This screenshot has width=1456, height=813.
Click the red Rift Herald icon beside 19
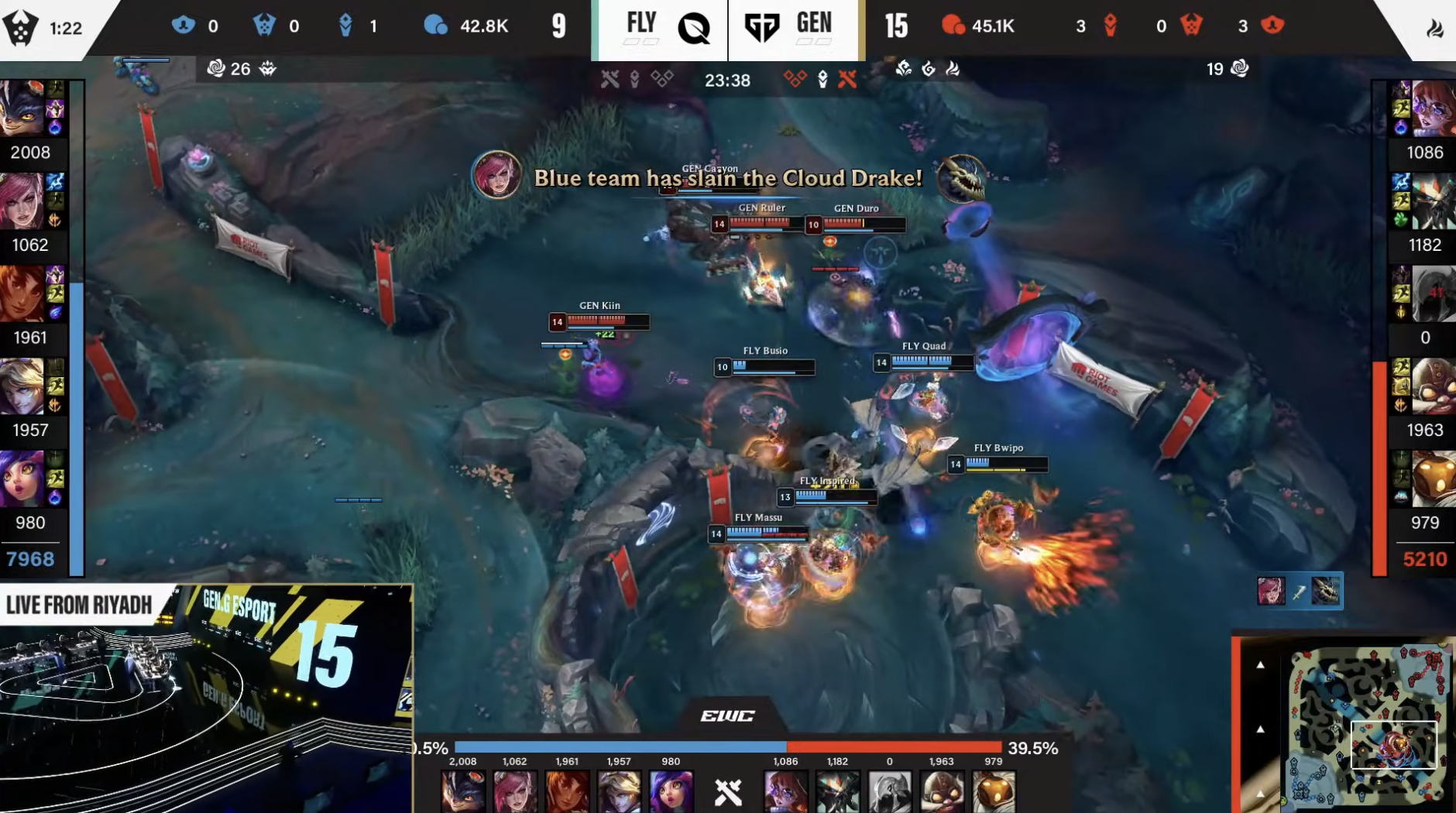1240,68
